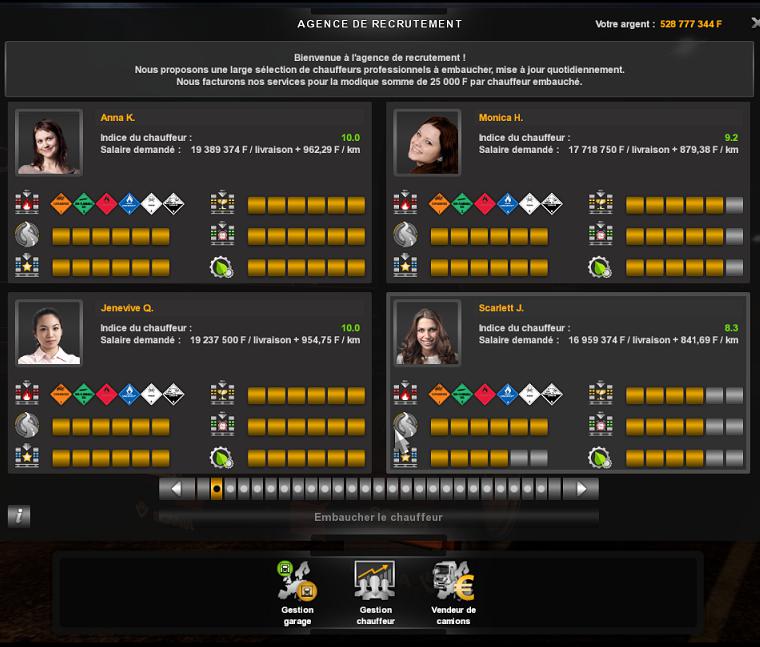Show info with the i button
This screenshot has width=760, height=647.
[18, 516]
